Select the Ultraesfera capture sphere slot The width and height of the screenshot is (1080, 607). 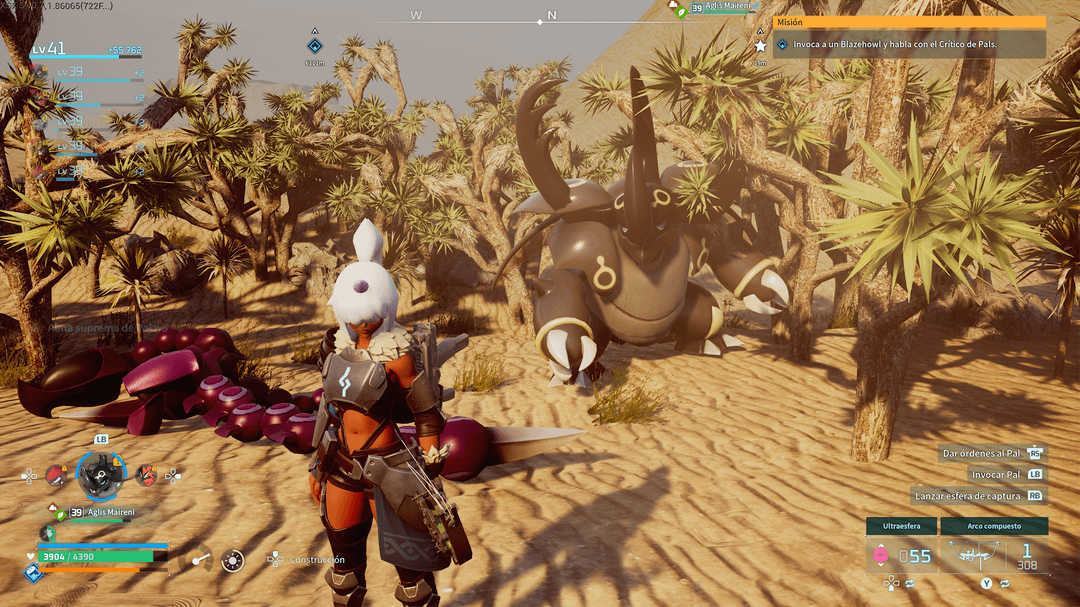[901, 547]
